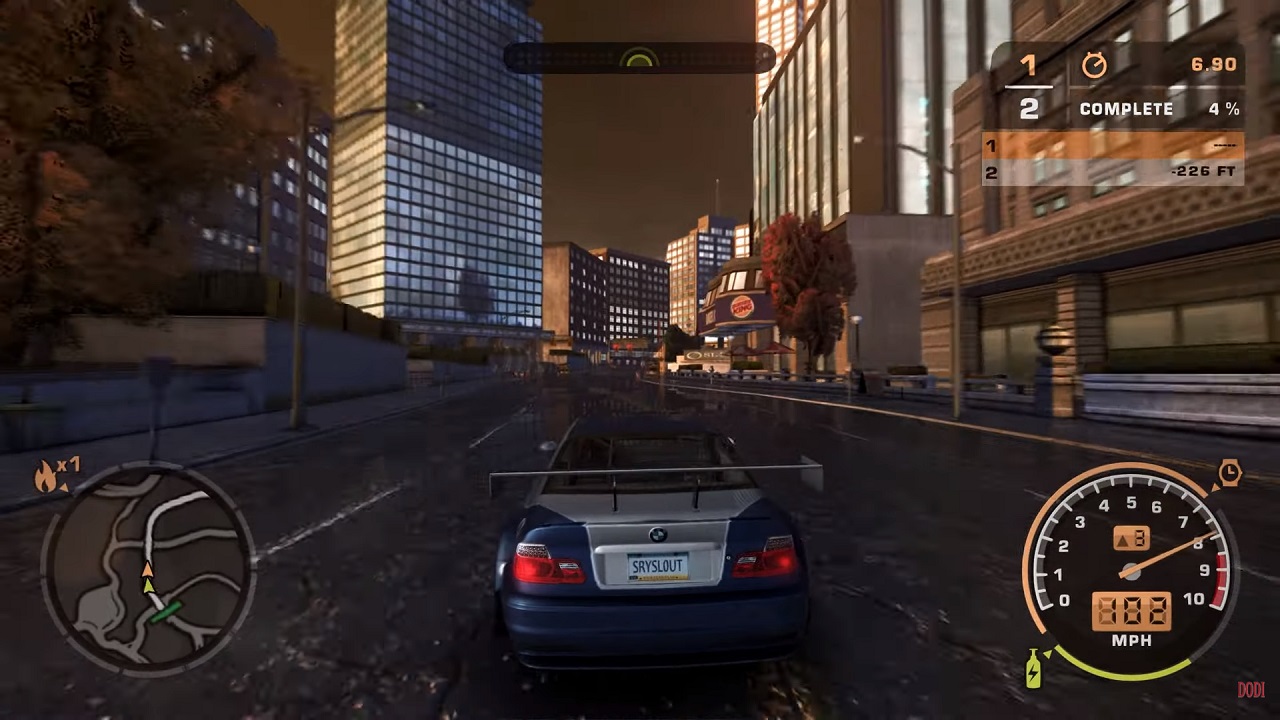
Task: Select the heat level flame icon
Action: [46, 478]
